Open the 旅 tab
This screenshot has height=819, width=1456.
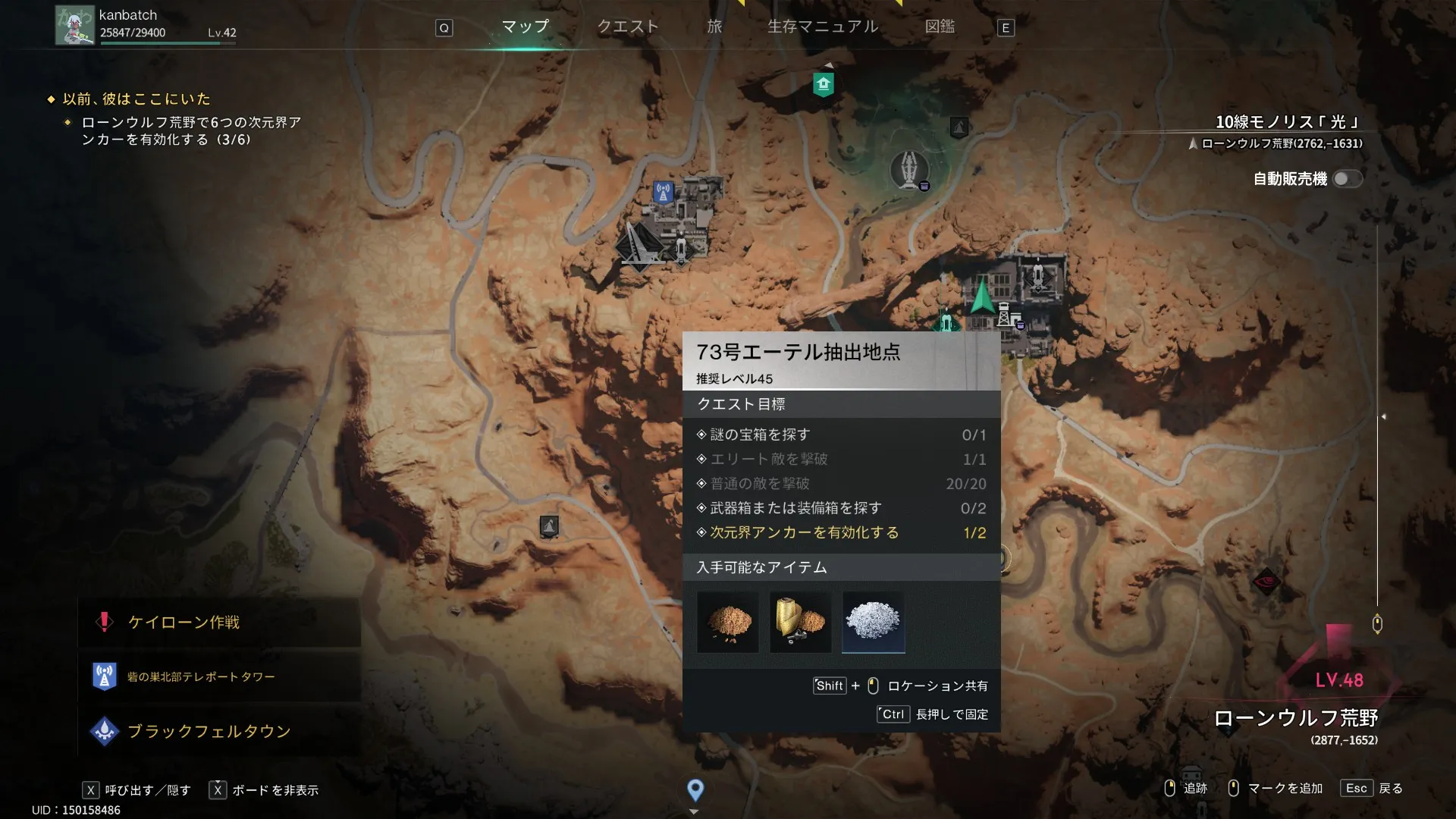pyautogui.click(x=714, y=27)
